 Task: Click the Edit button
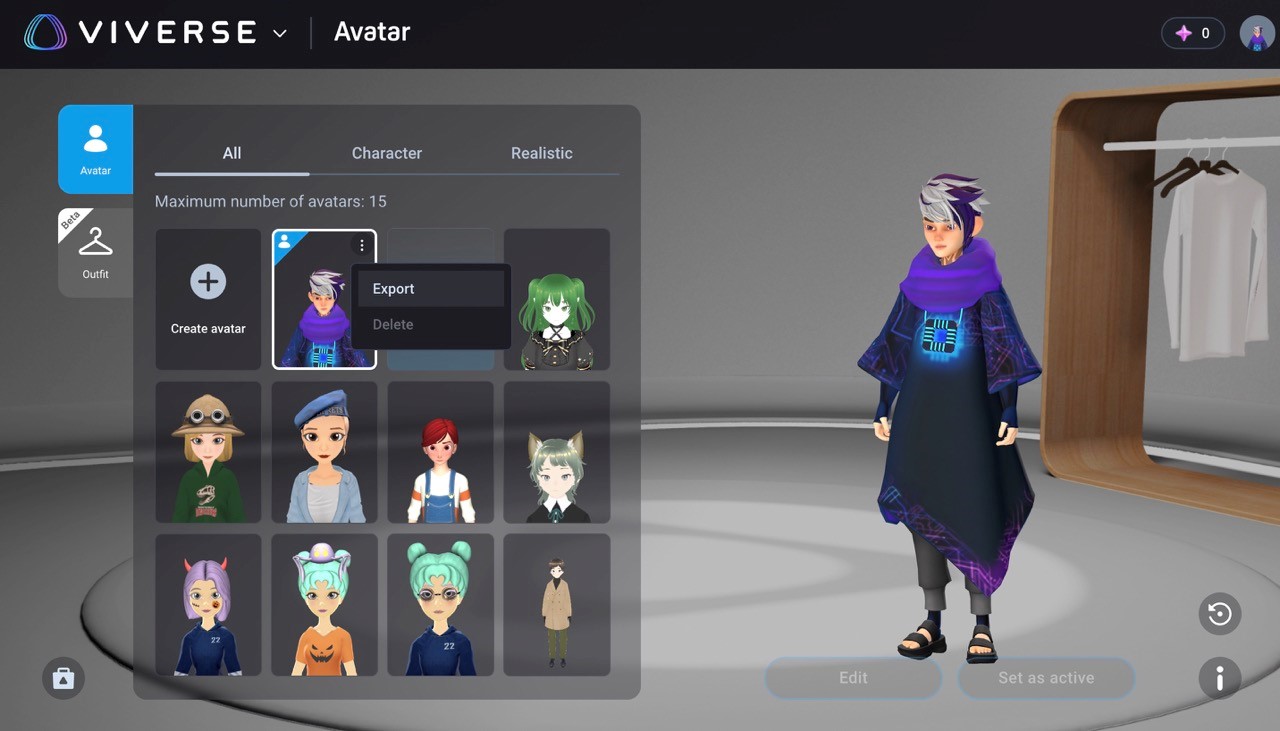pyautogui.click(x=852, y=678)
